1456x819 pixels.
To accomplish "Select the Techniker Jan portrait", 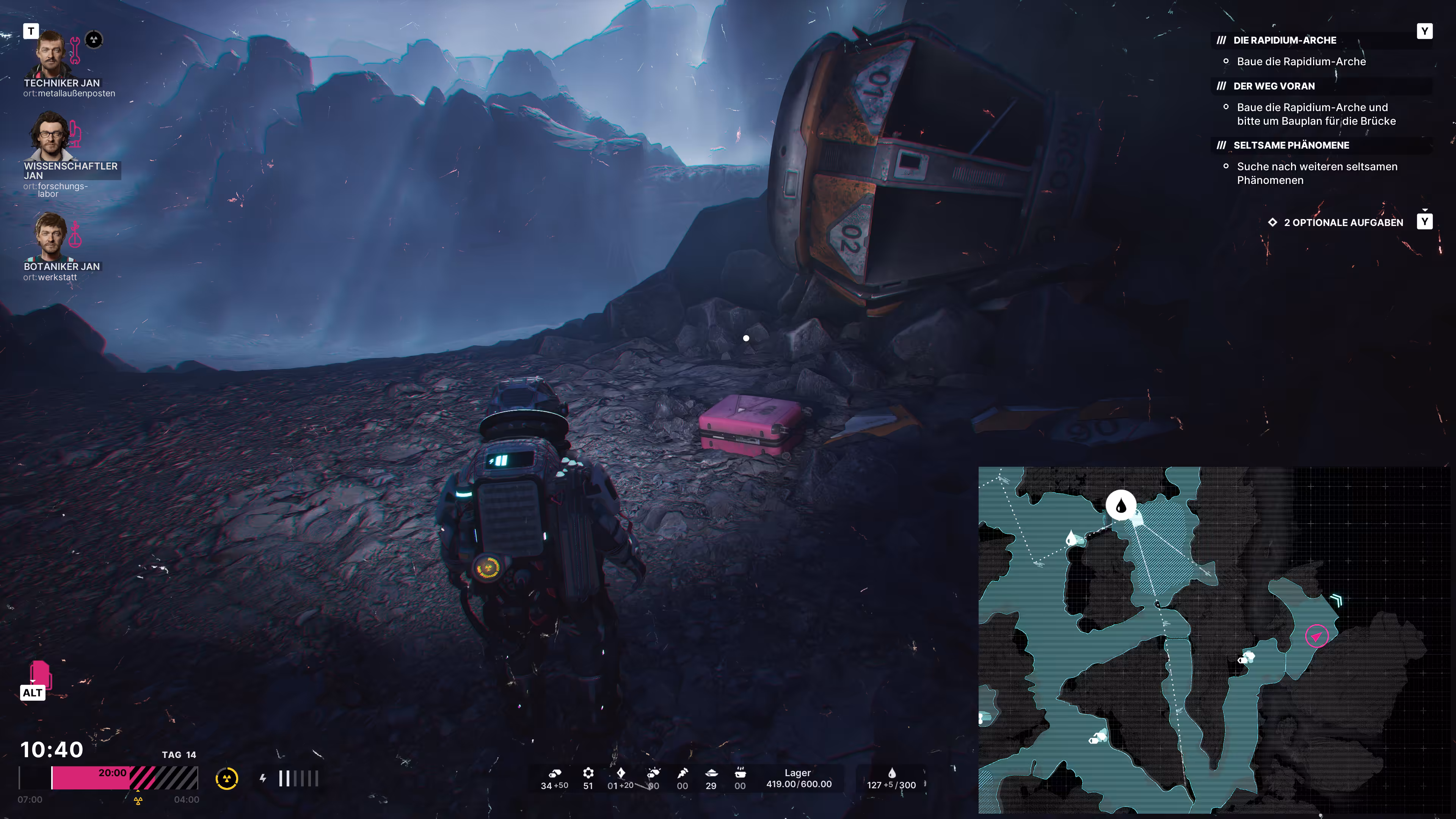I will coord(51,54).
